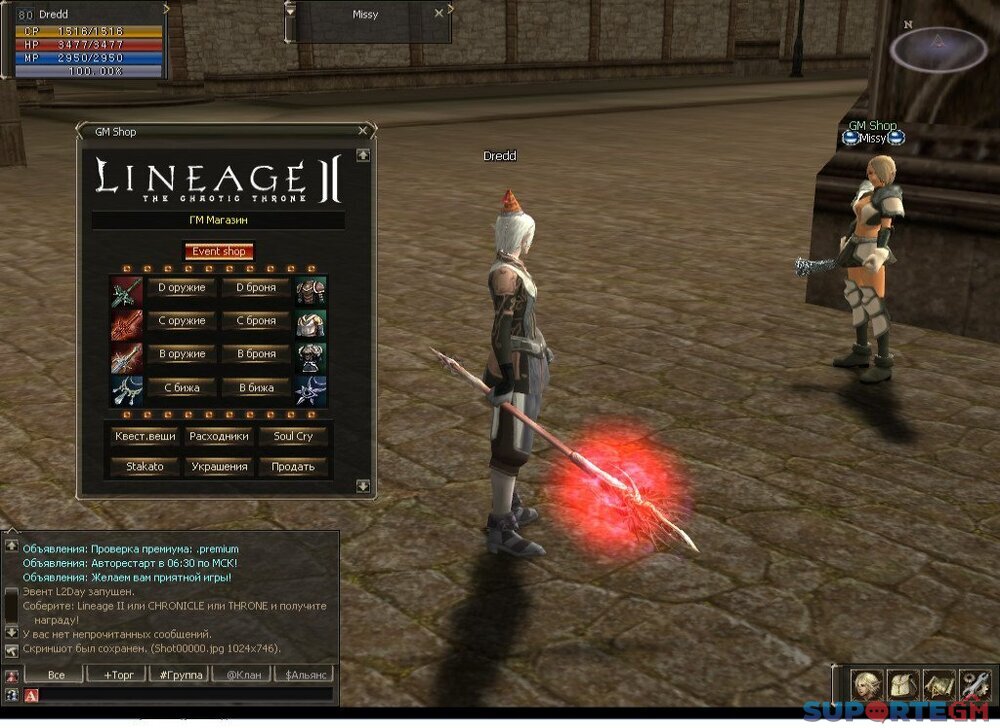Choose the D оружие category

coord(181,288)
